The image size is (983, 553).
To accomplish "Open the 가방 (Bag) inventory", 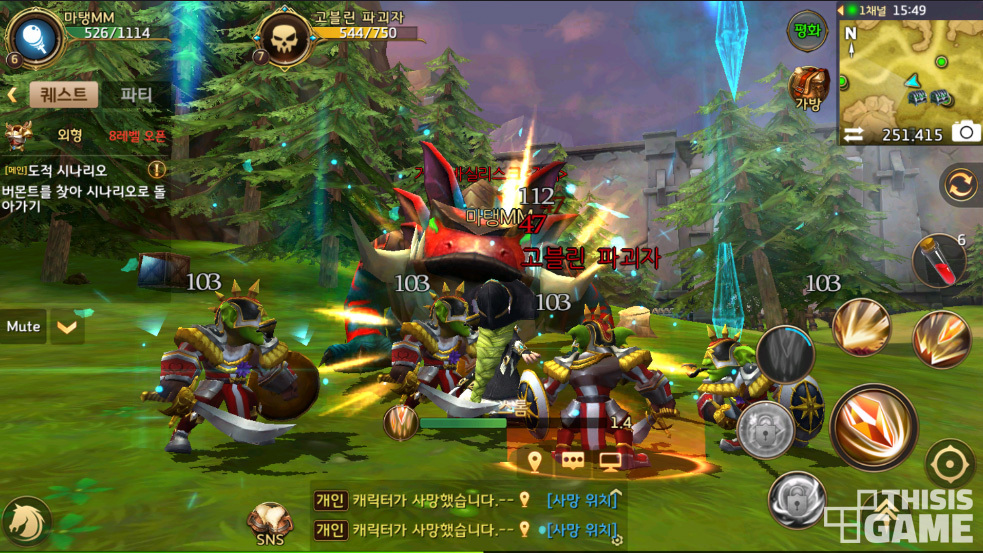I will [808, 88].
